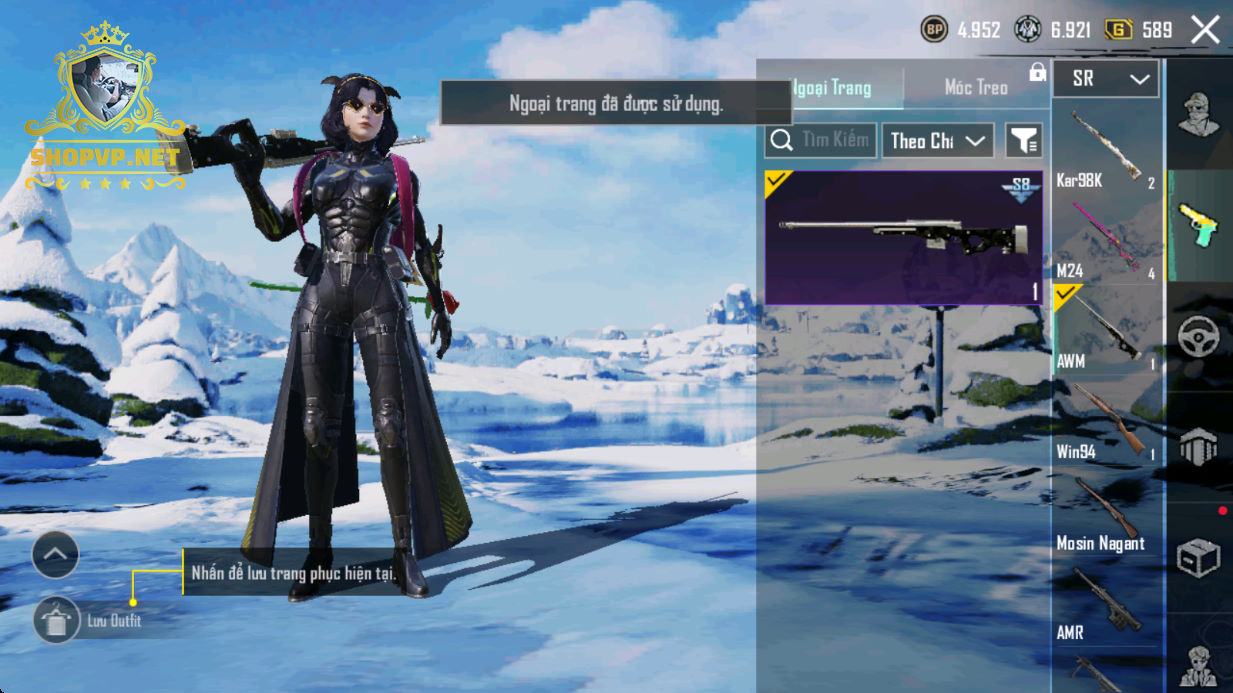Open the SR weapon type dropdown
This screenshot has height=693, width=1233.
pos(1106,79)
